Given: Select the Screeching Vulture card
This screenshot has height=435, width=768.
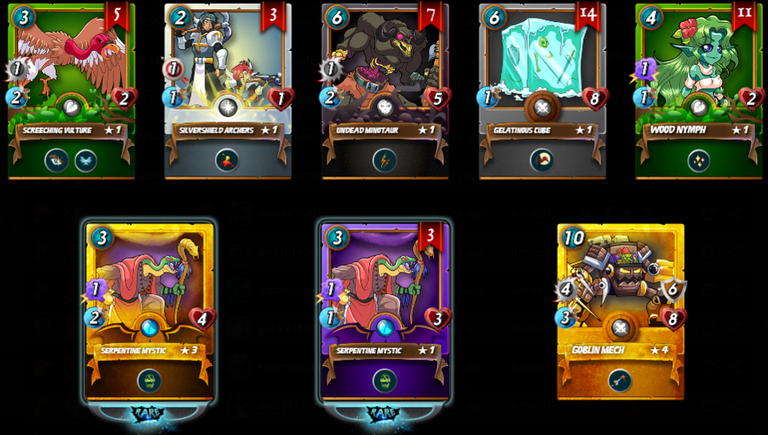Looking at the screenshot, I should coord(71,90).
